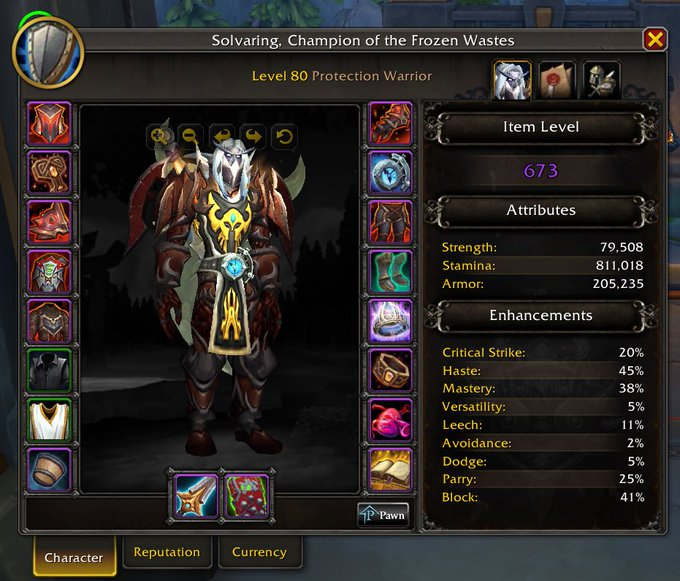This screenshot has width=680, height=581.
Task: Zoom in on the character model
Action: (159, 135)
